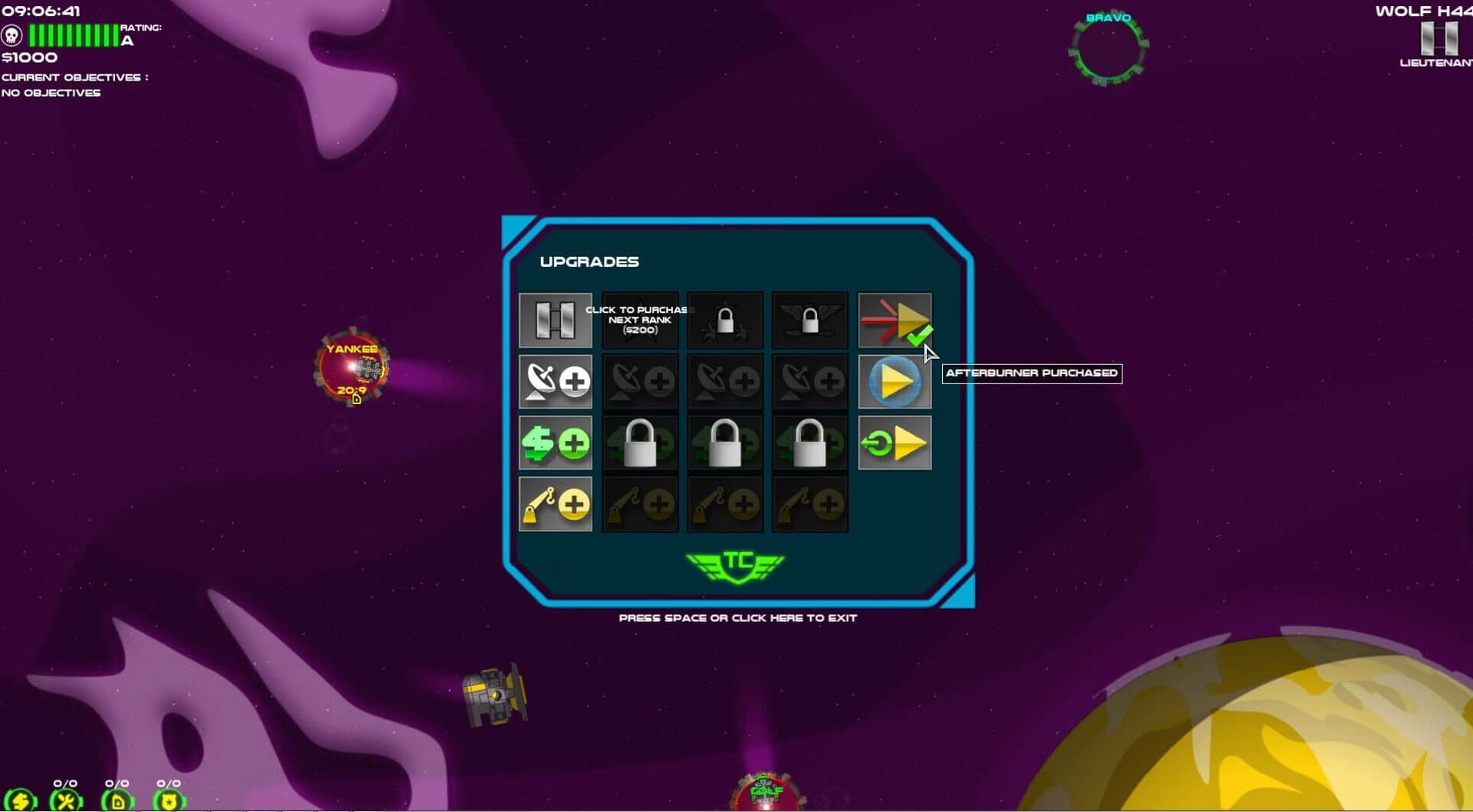Click a padlocked money upgrade tile
1473x812 pixels.
coord(640,442)
